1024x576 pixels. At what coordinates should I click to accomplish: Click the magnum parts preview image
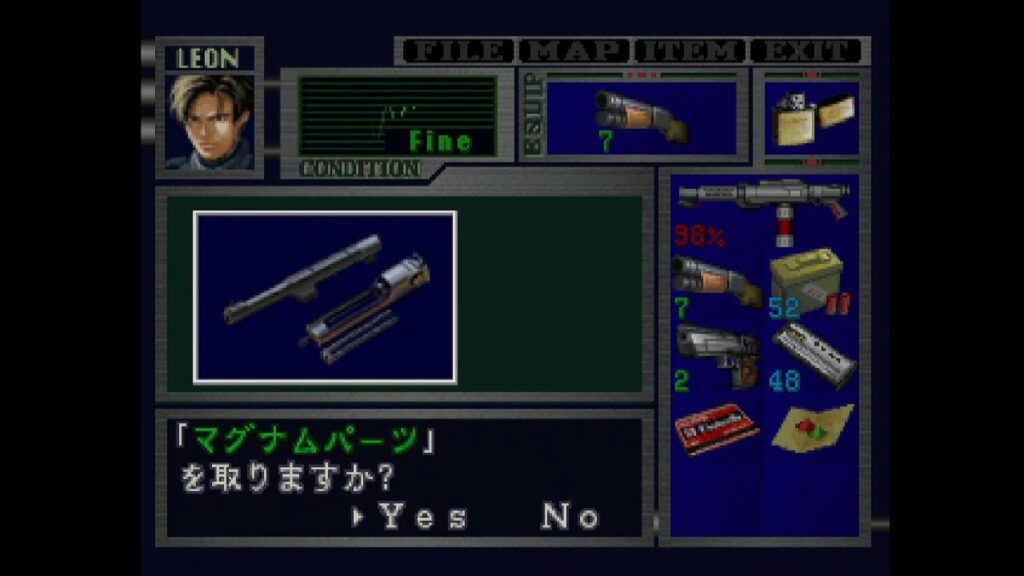tap(325, 297)
